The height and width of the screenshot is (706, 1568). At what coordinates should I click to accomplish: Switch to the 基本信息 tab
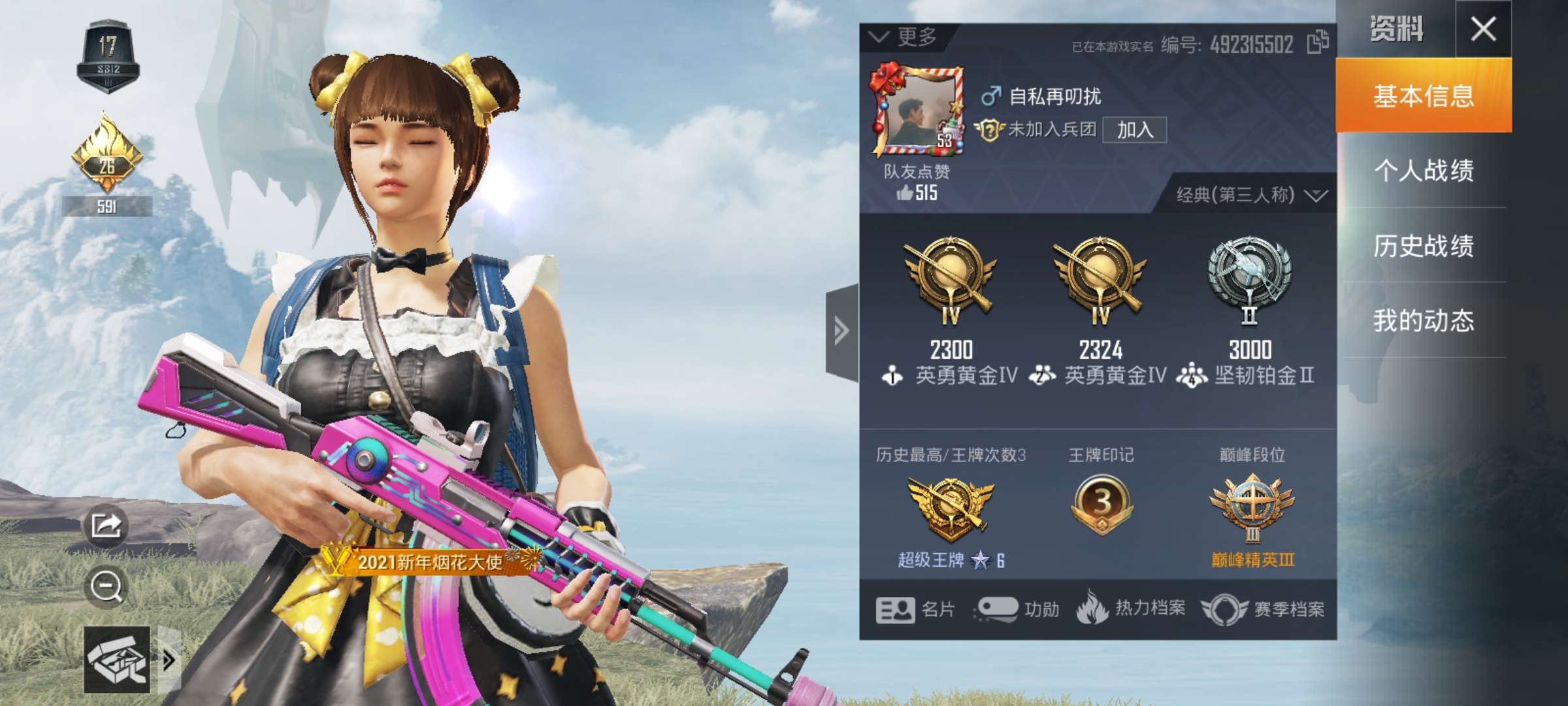pyautogui.click(x=1424, y=95)
